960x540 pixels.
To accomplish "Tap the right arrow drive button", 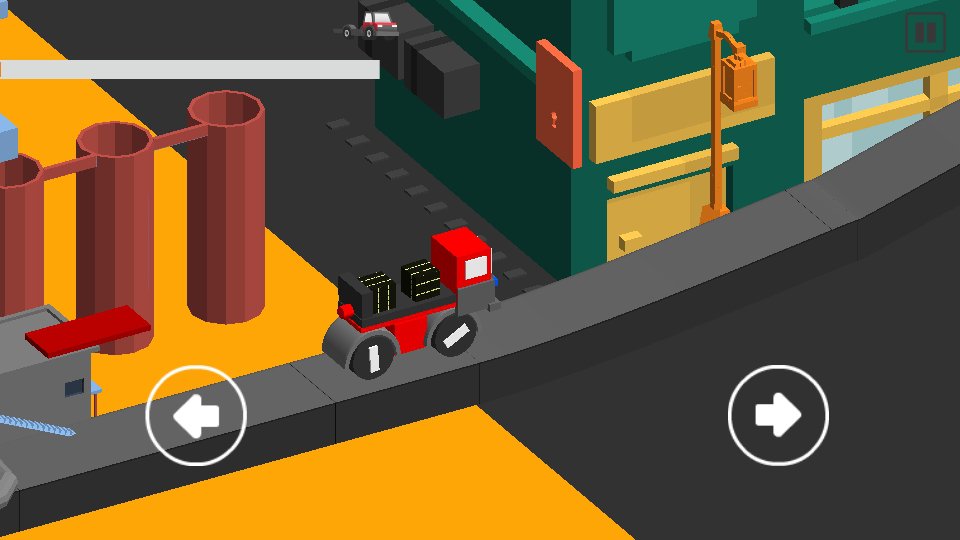I will pyautogui.click(x=778, y=416).
